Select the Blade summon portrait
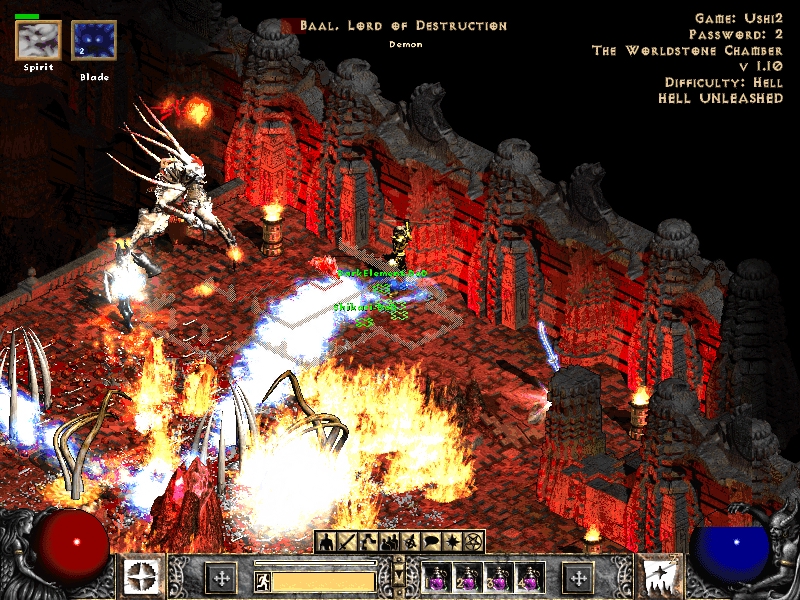Image resolution: width=800 pixels, height=600 pixels. coord(94,41)
